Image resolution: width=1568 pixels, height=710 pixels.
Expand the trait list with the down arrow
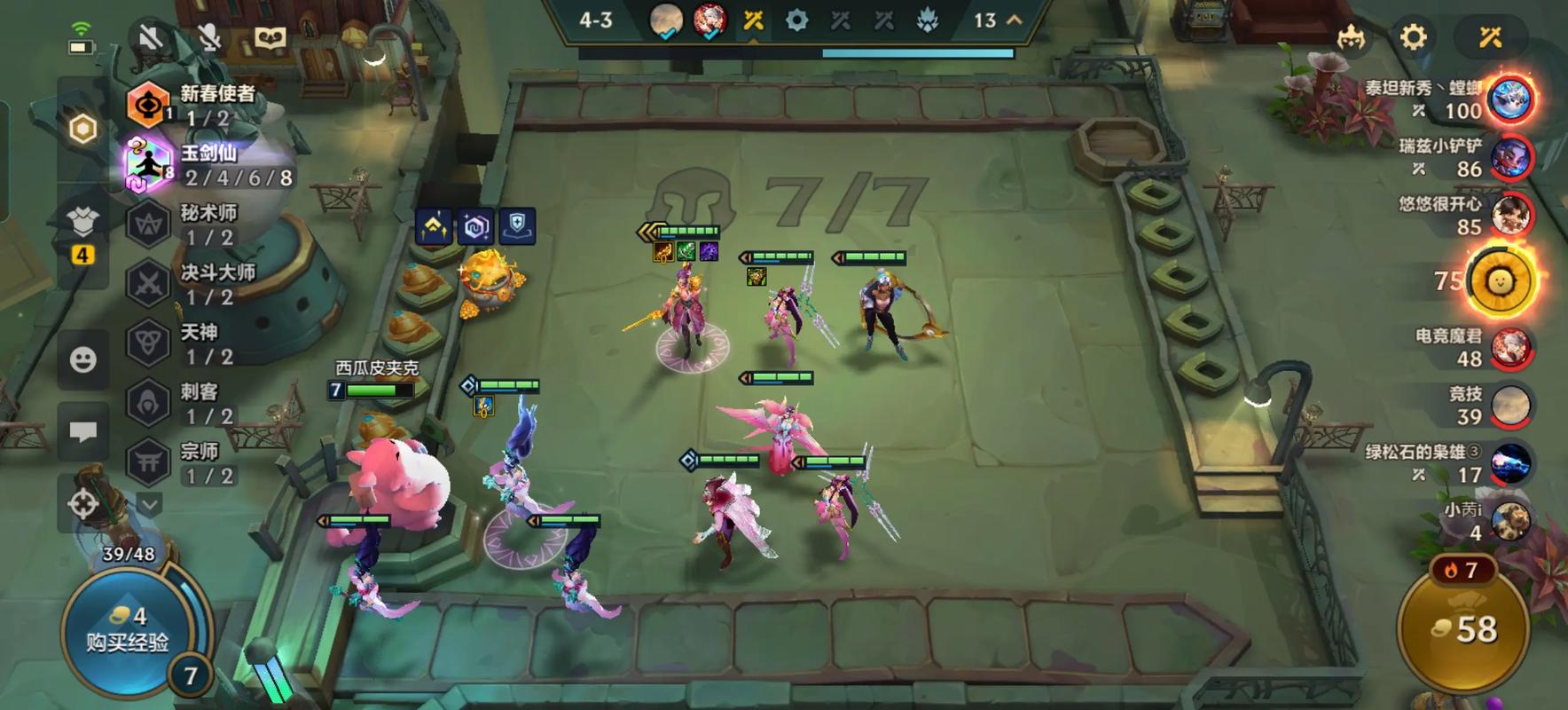pos(149,505)
